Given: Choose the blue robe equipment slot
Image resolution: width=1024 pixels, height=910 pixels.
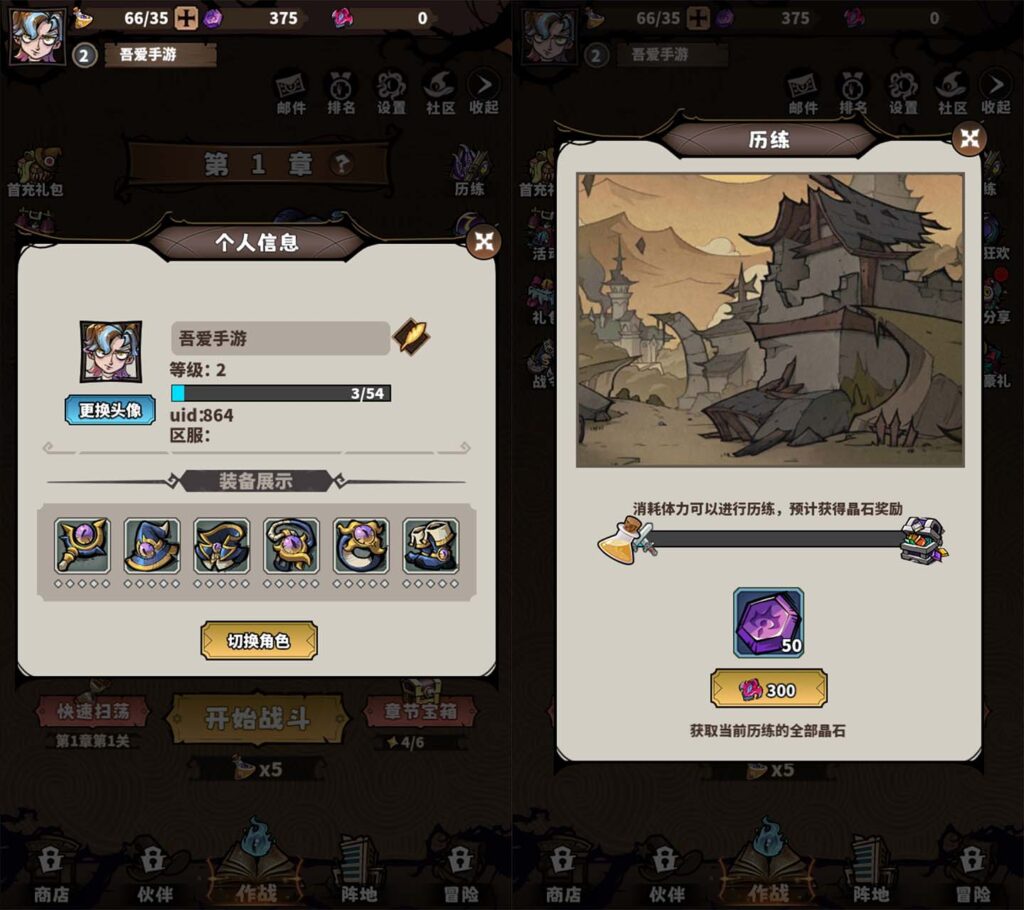Looking at the screenshot, I should click(221, 546).
